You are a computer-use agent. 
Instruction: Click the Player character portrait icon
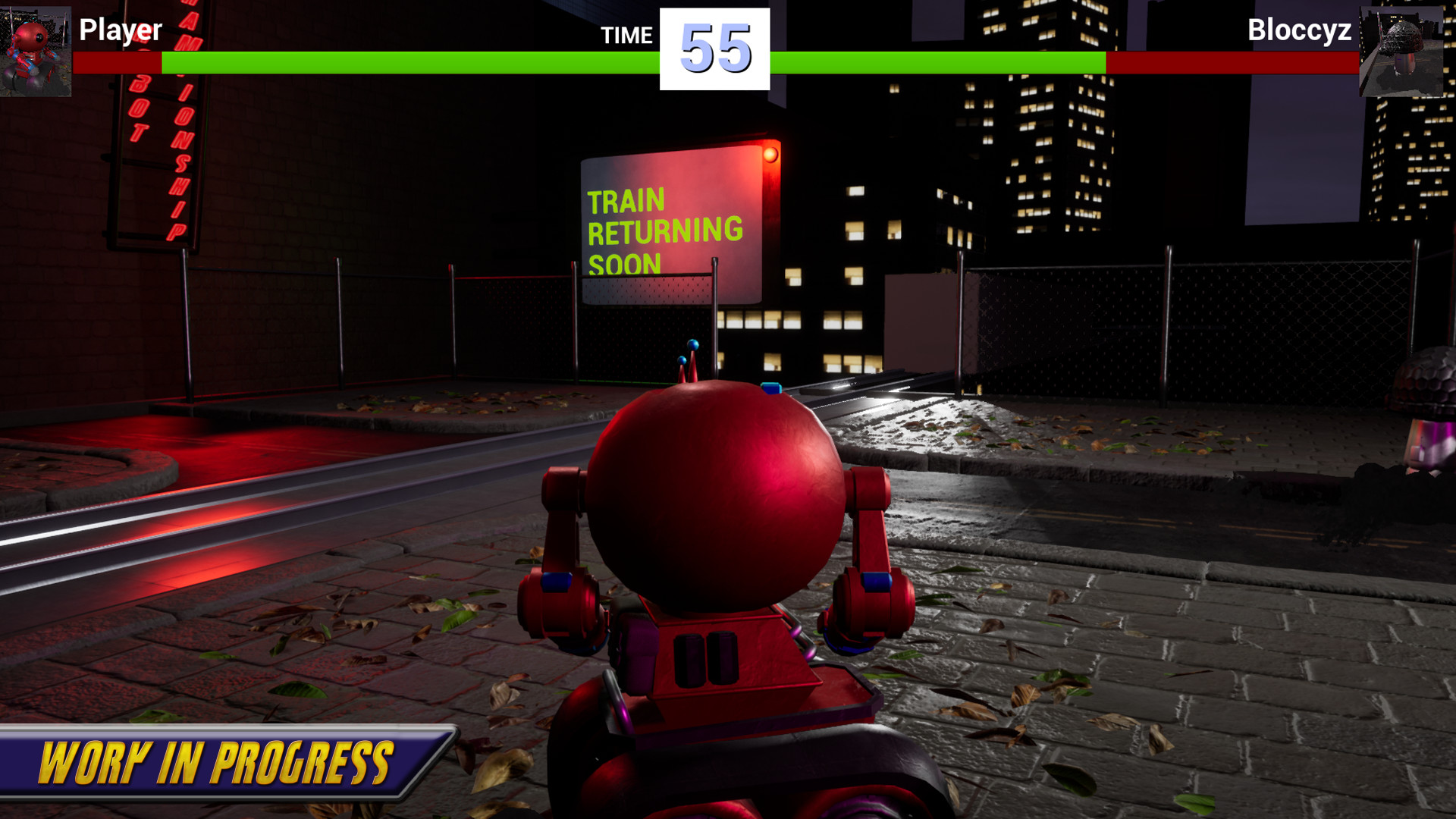36,49
